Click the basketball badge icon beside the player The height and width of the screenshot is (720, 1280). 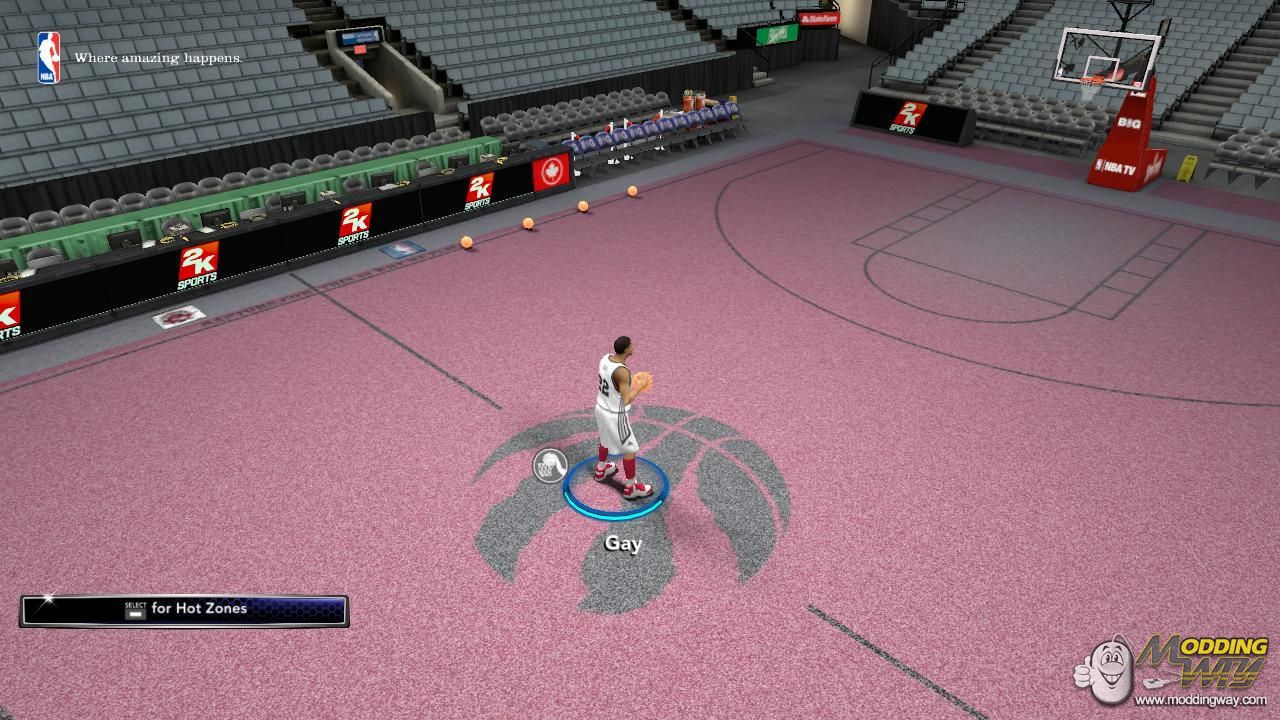550,465
